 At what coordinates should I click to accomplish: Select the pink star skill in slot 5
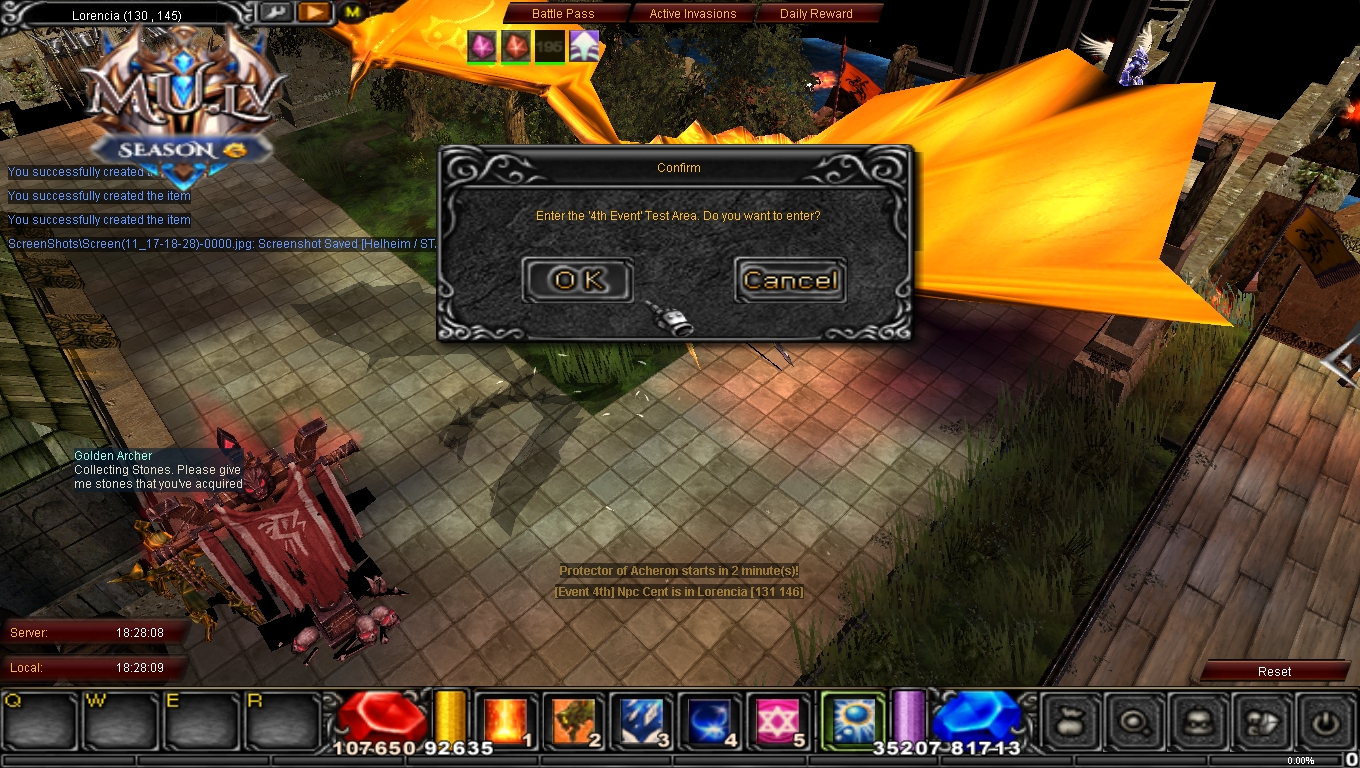pos(779,721)
